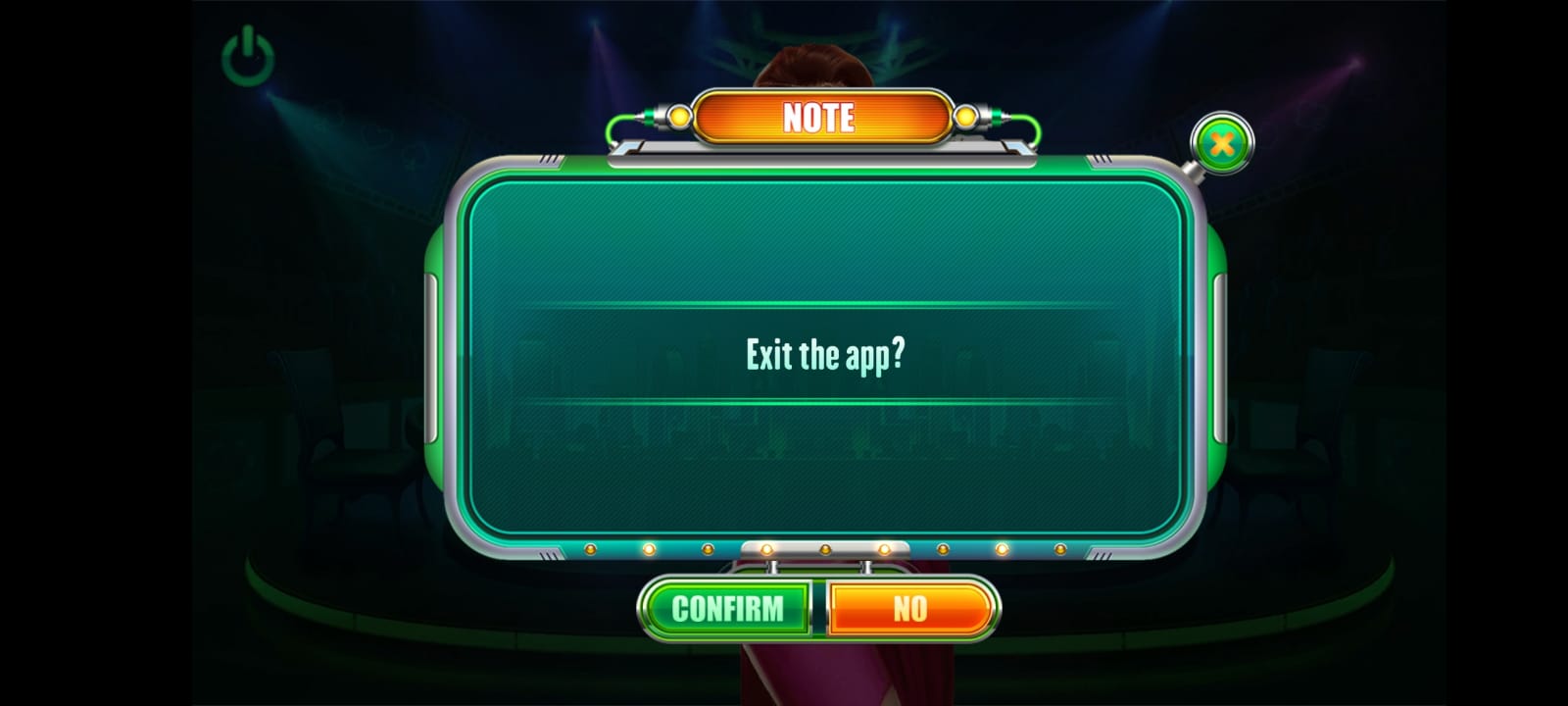Dismiss the dialog with the green X button
Screen dimensions: 1568x706
coord(1221,145)
